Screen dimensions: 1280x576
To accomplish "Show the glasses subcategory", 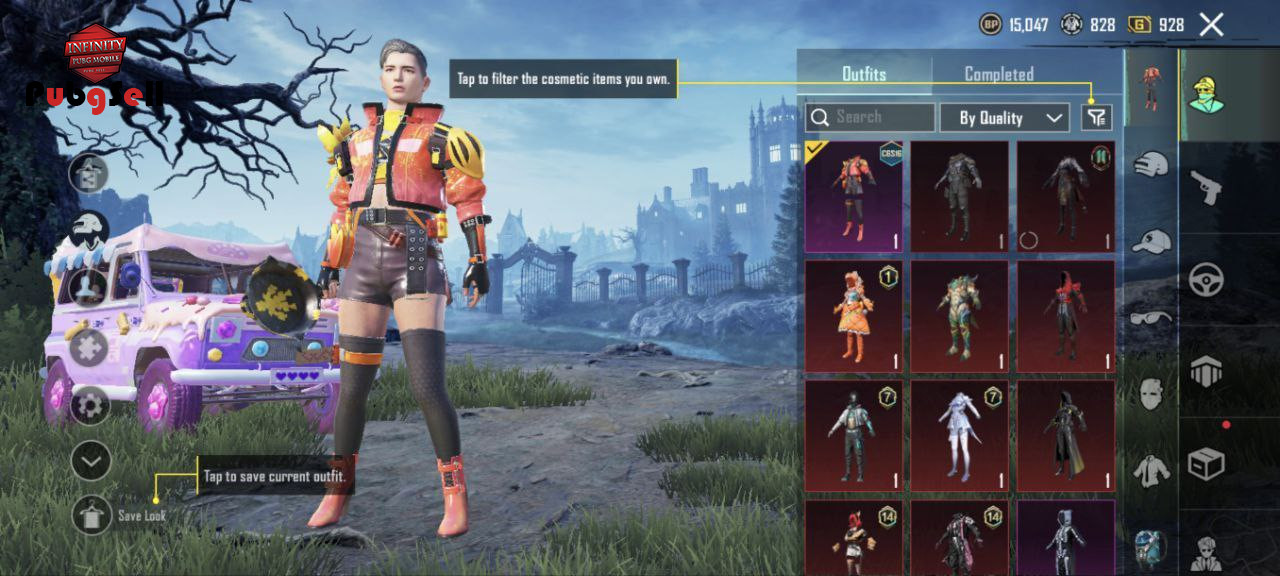I will (x=1152, y=318).
